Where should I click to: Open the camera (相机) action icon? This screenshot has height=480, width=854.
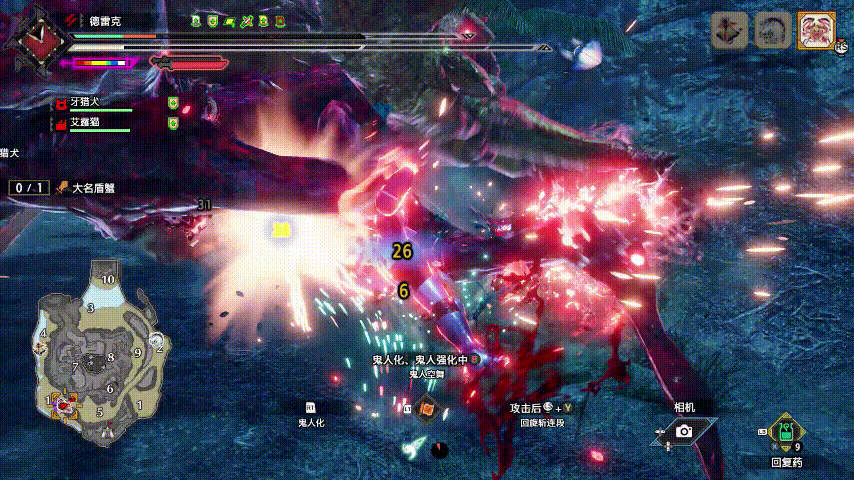pyautogui.click(x=684, y=430)
